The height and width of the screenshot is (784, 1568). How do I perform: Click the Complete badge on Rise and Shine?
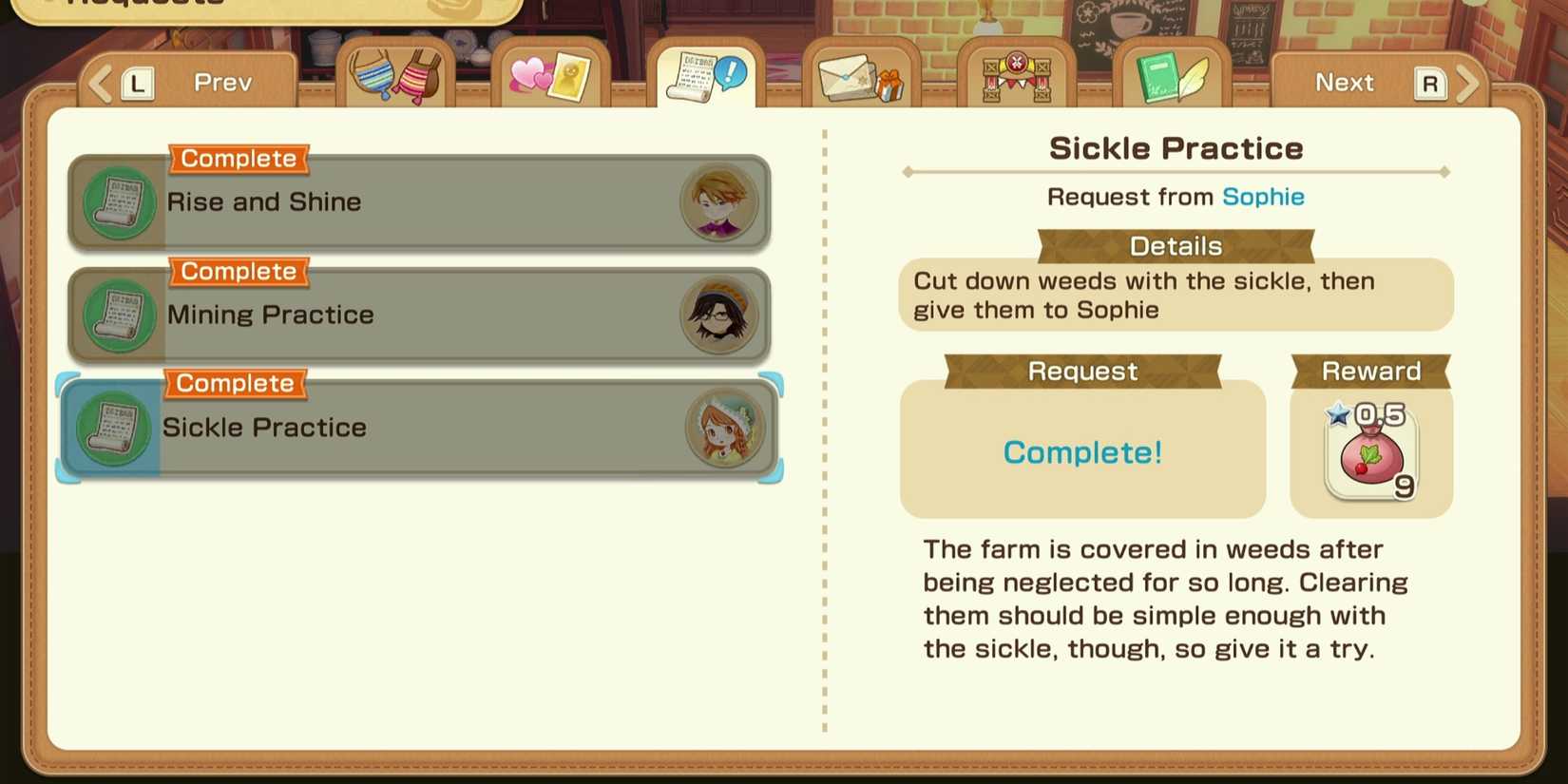239,159
